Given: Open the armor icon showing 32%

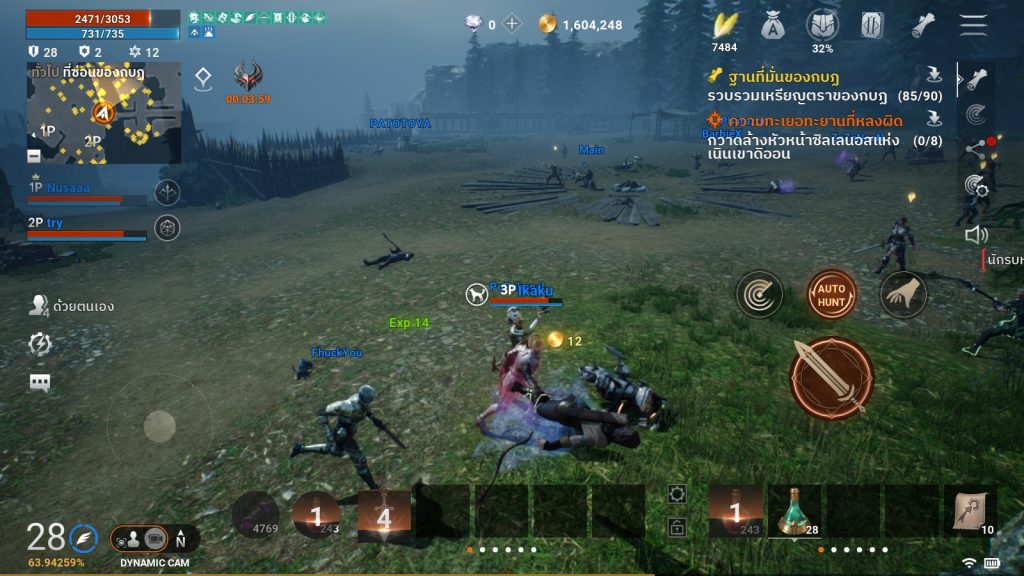Looking at the screenshot, I should pos(822,26).
